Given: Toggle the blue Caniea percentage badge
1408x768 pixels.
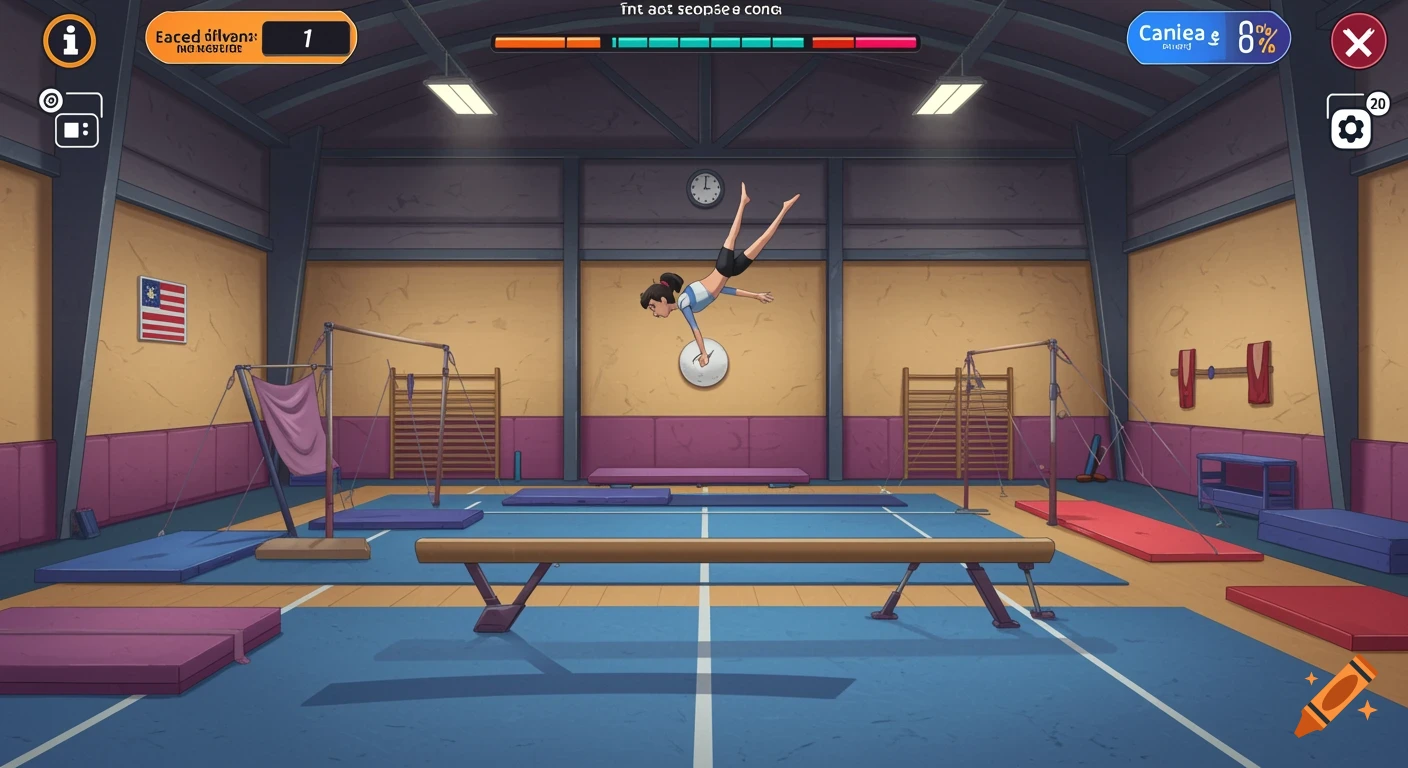Looking at the screenshot, I should pos(1208,37).
